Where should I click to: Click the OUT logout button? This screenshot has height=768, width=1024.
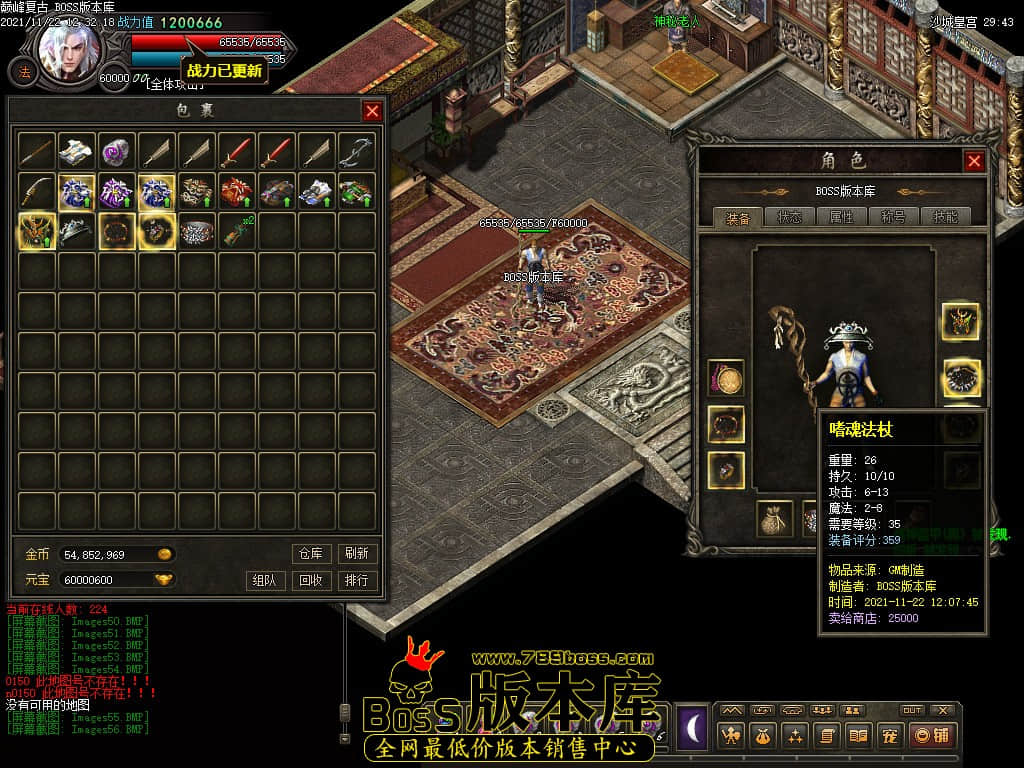(x=912, y=710)
